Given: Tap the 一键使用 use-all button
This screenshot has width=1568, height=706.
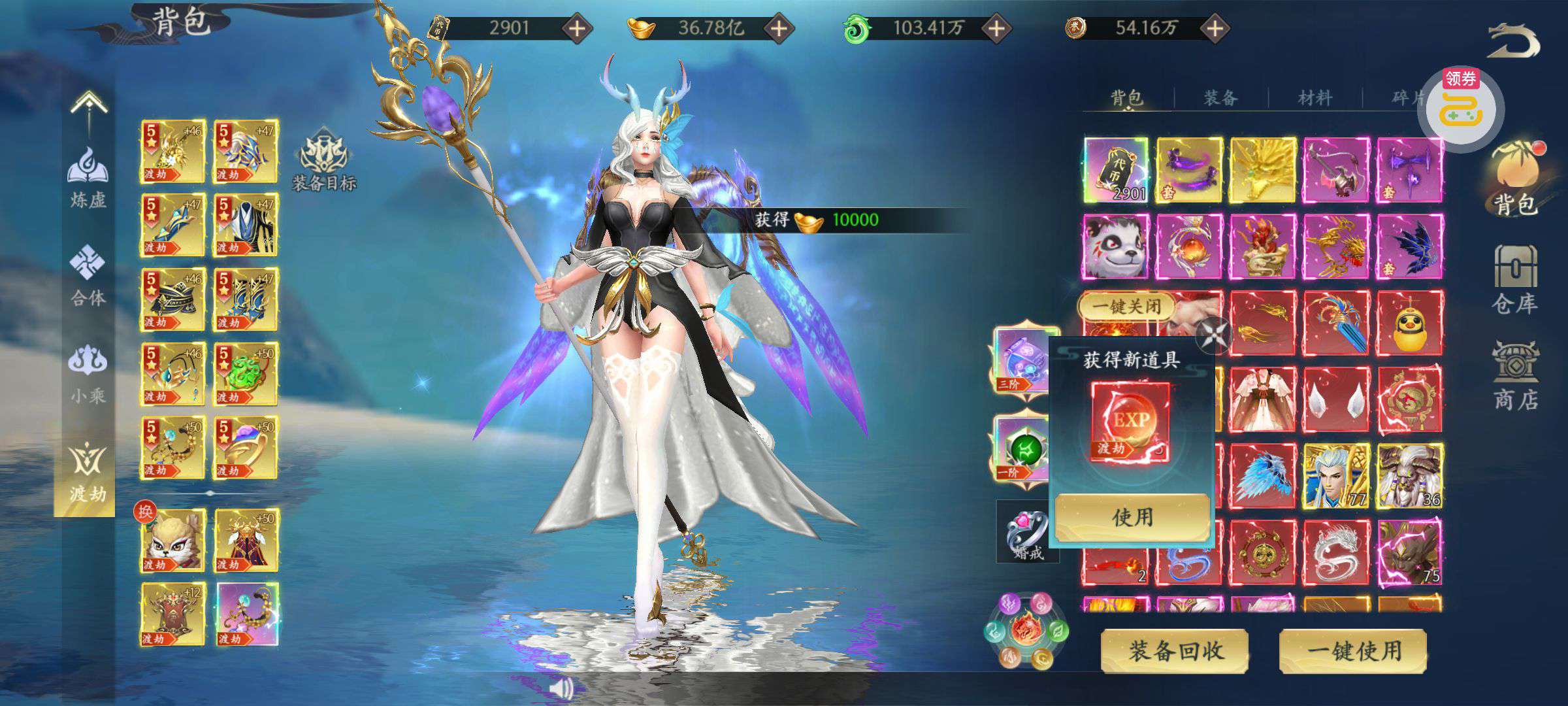Looking at the screenshot, I should (1353, 650).
